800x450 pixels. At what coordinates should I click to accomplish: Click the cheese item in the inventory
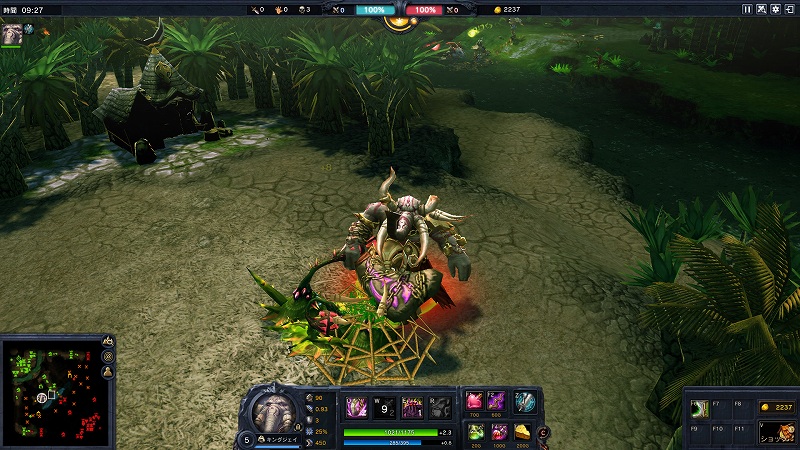[x=522, y=430]
